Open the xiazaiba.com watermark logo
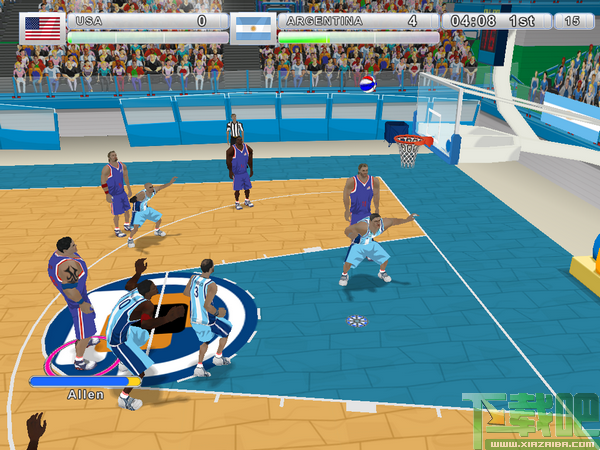This screenshot has width=600, height=450. [x=529, y=419]
